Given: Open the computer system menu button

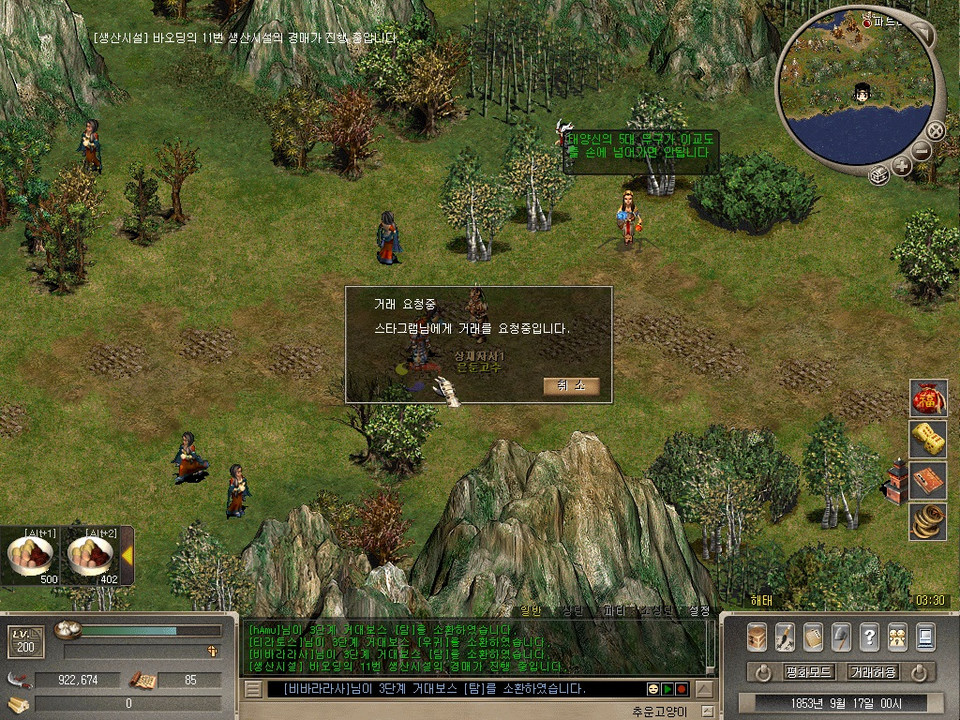Looking at the screenshot, I should click(x=925, y=636).
